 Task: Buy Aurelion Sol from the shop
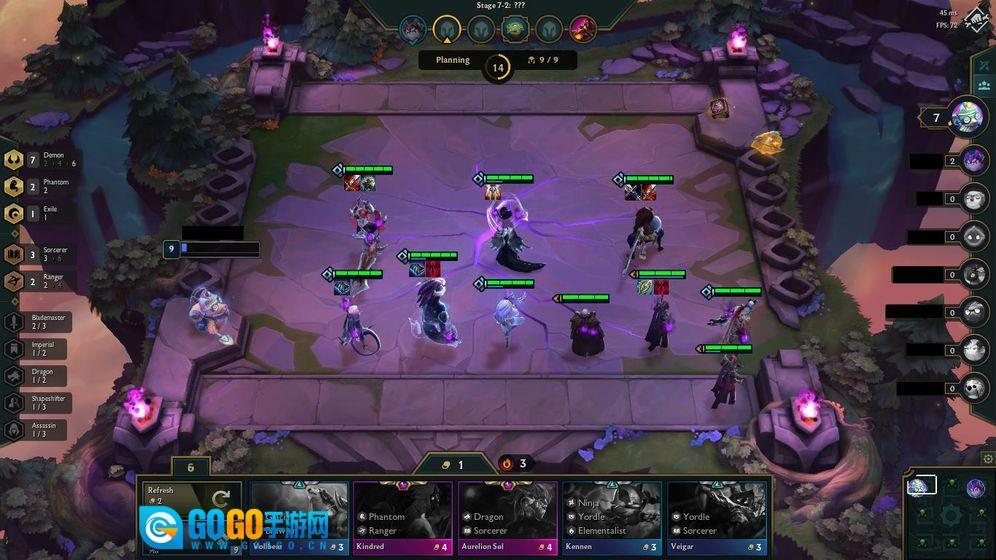click(x=507, y=518)
